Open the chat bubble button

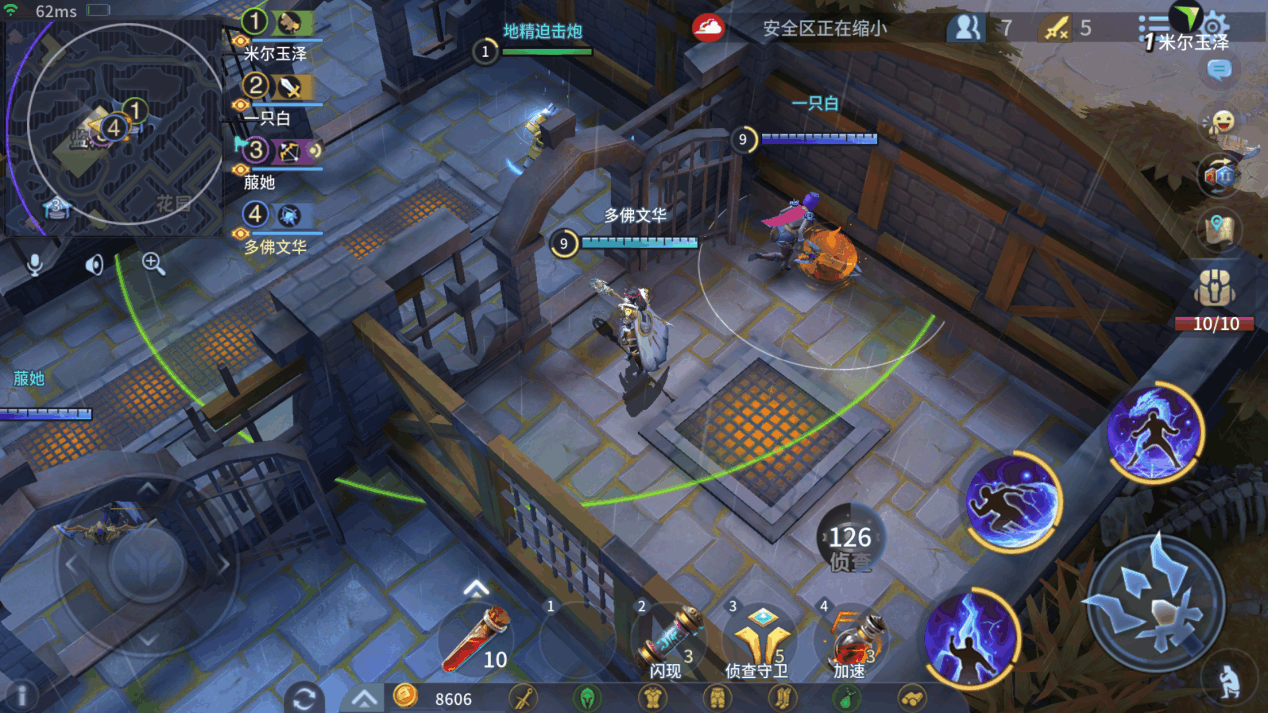tap(1218, 70)
